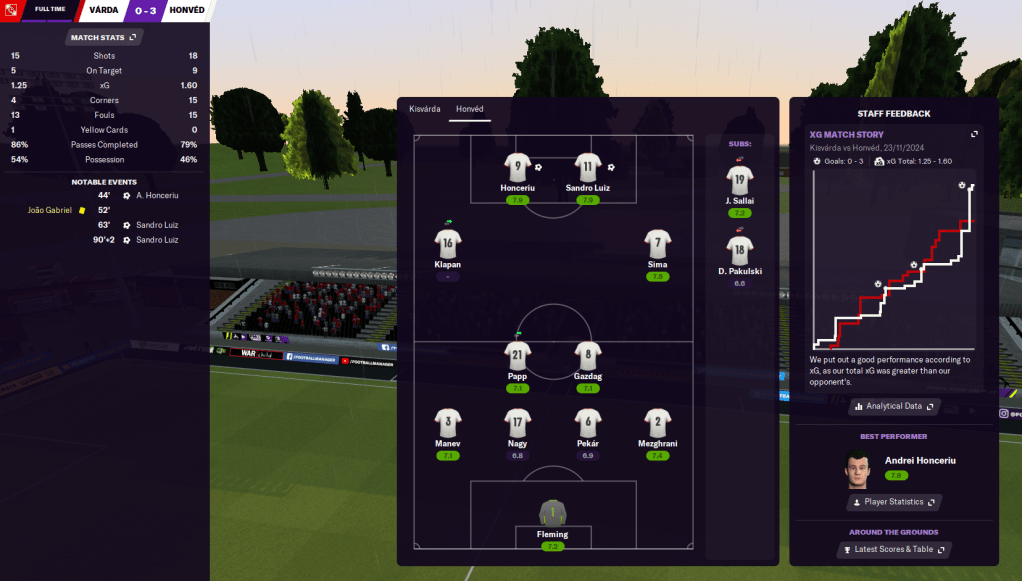Click Sandro Luiz's shirt number 11
The width and height of the screenshot is (1022, 581).
point(587,167)
